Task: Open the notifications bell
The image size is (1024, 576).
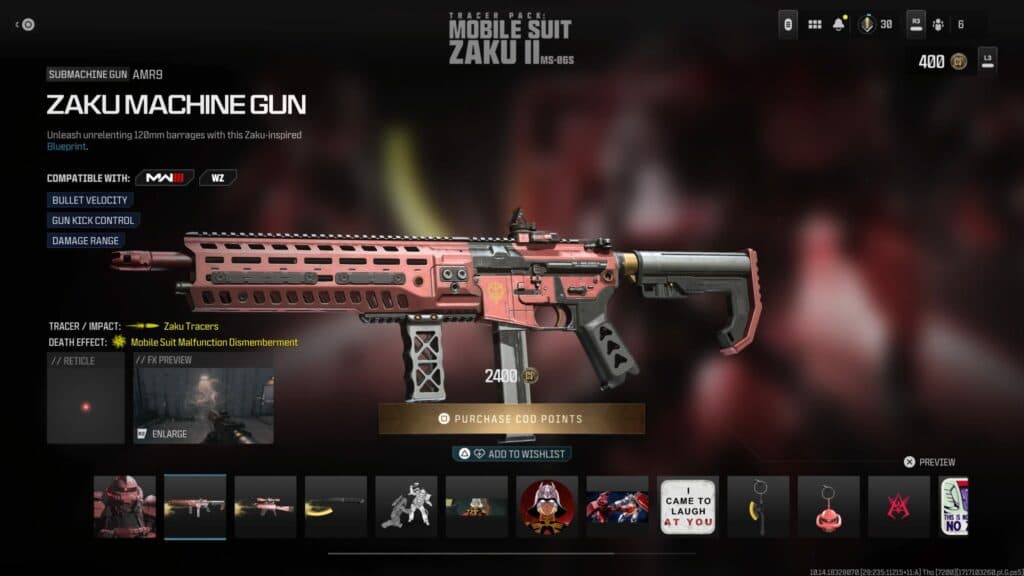Action: [x=838, y=25]
